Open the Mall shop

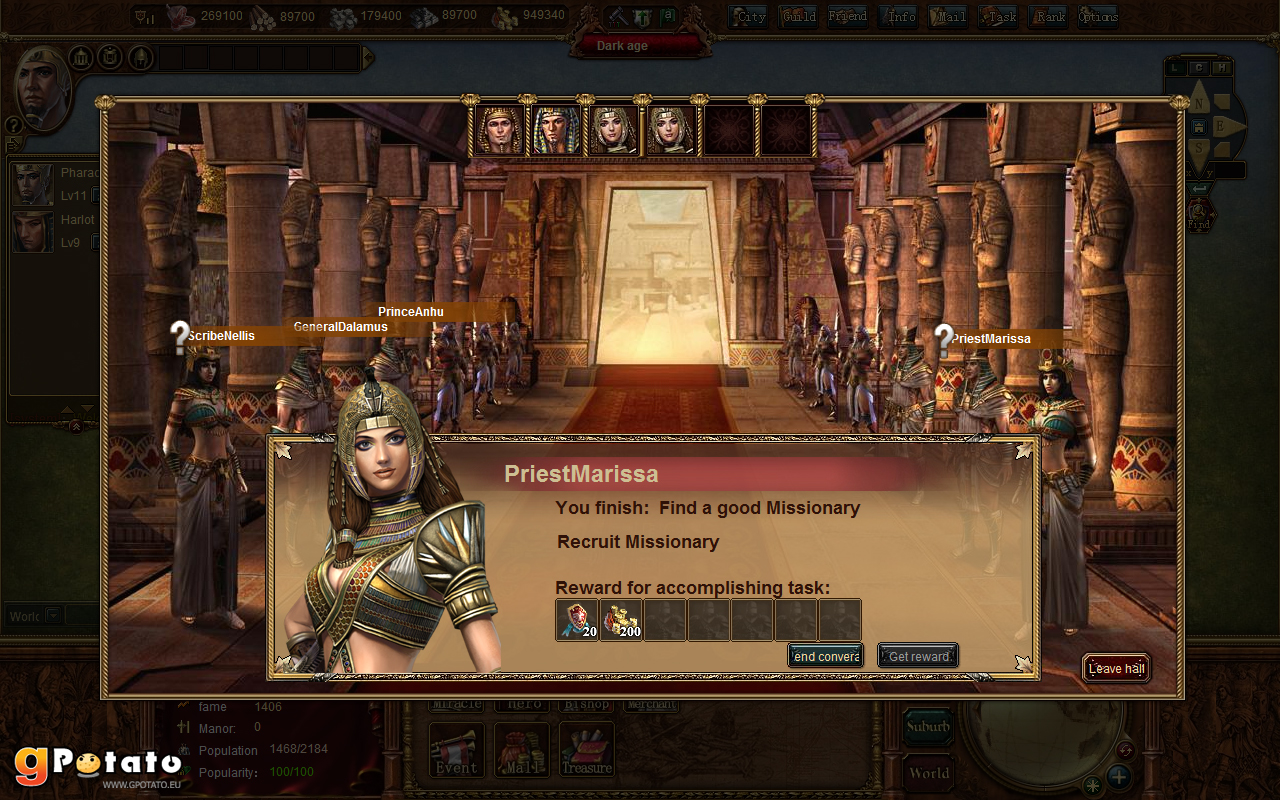pos(521,751)
